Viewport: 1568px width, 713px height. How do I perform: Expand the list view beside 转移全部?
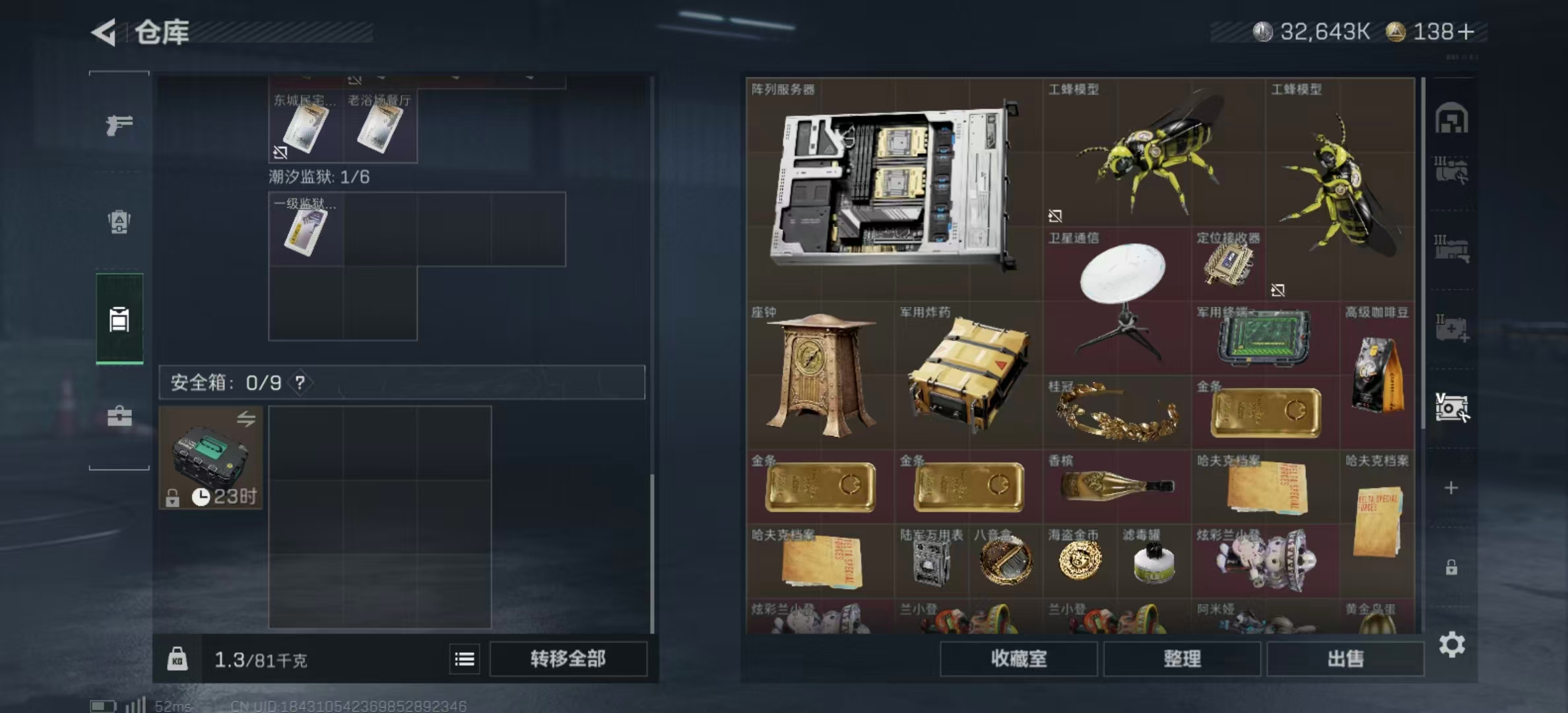coord(465,659)
